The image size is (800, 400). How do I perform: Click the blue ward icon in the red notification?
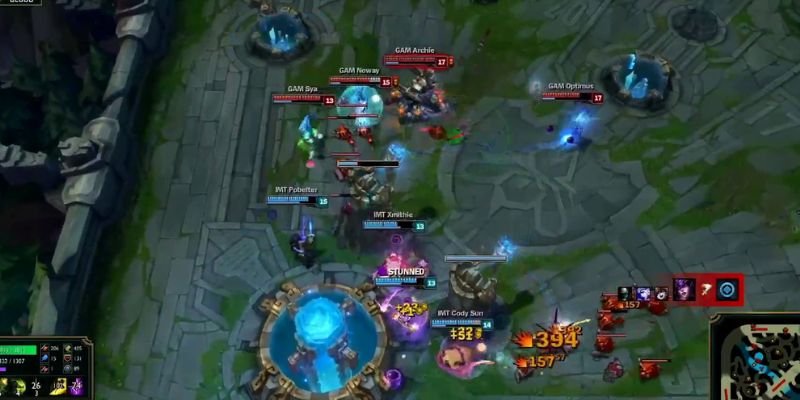(x=727, y=290)
